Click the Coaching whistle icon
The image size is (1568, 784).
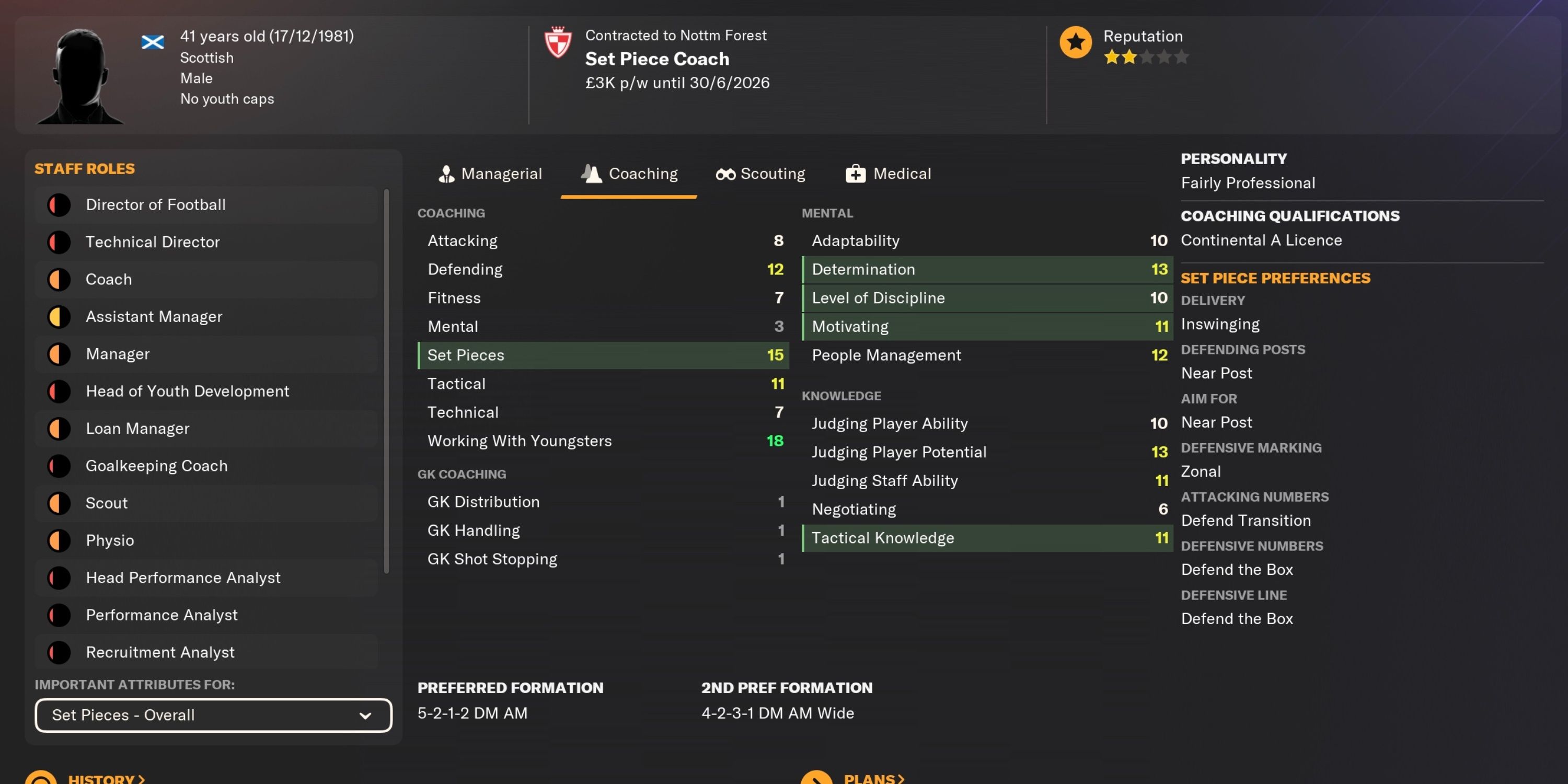click(590, 174)
